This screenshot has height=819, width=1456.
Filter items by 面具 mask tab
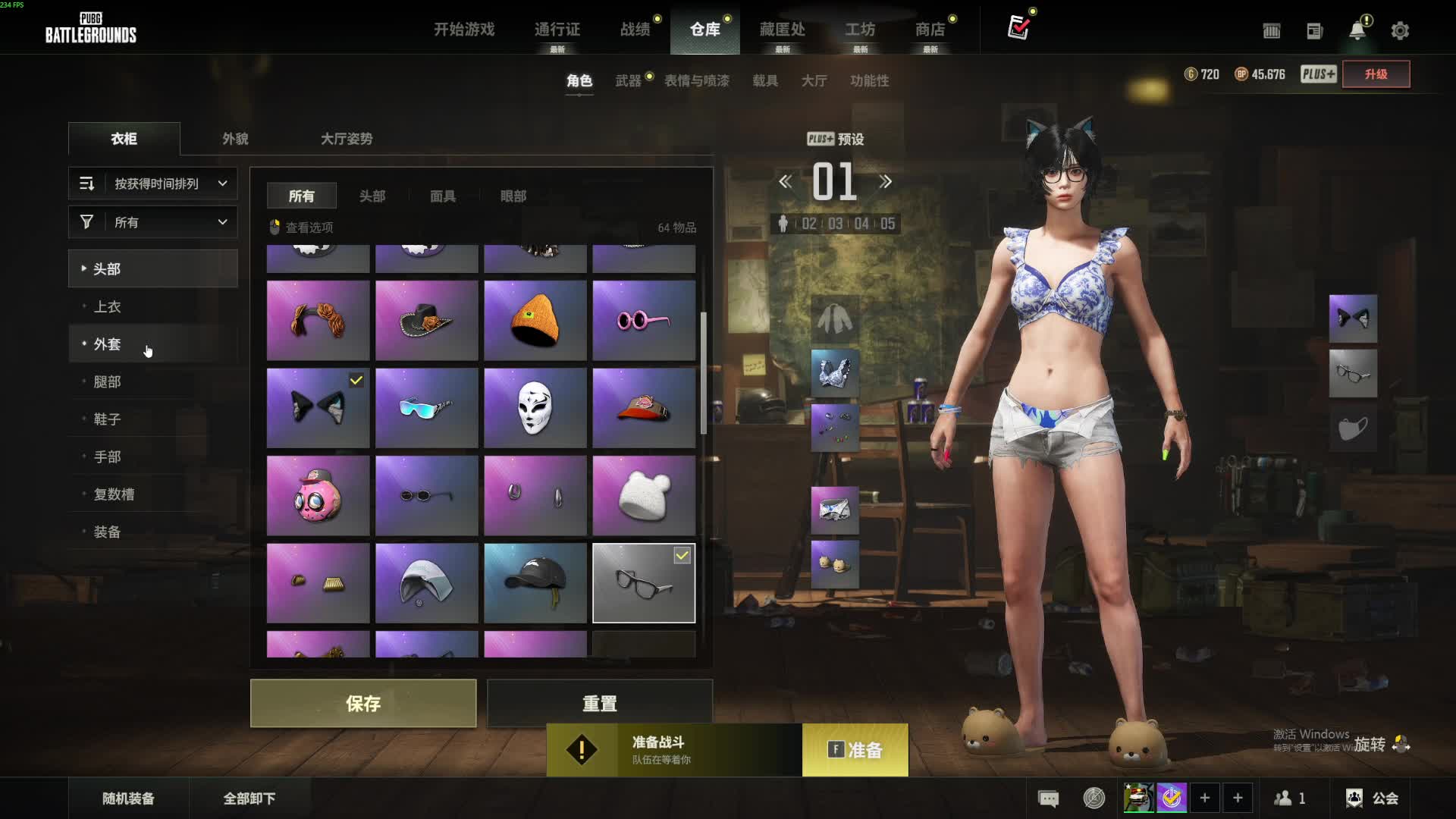click(443, 196)
